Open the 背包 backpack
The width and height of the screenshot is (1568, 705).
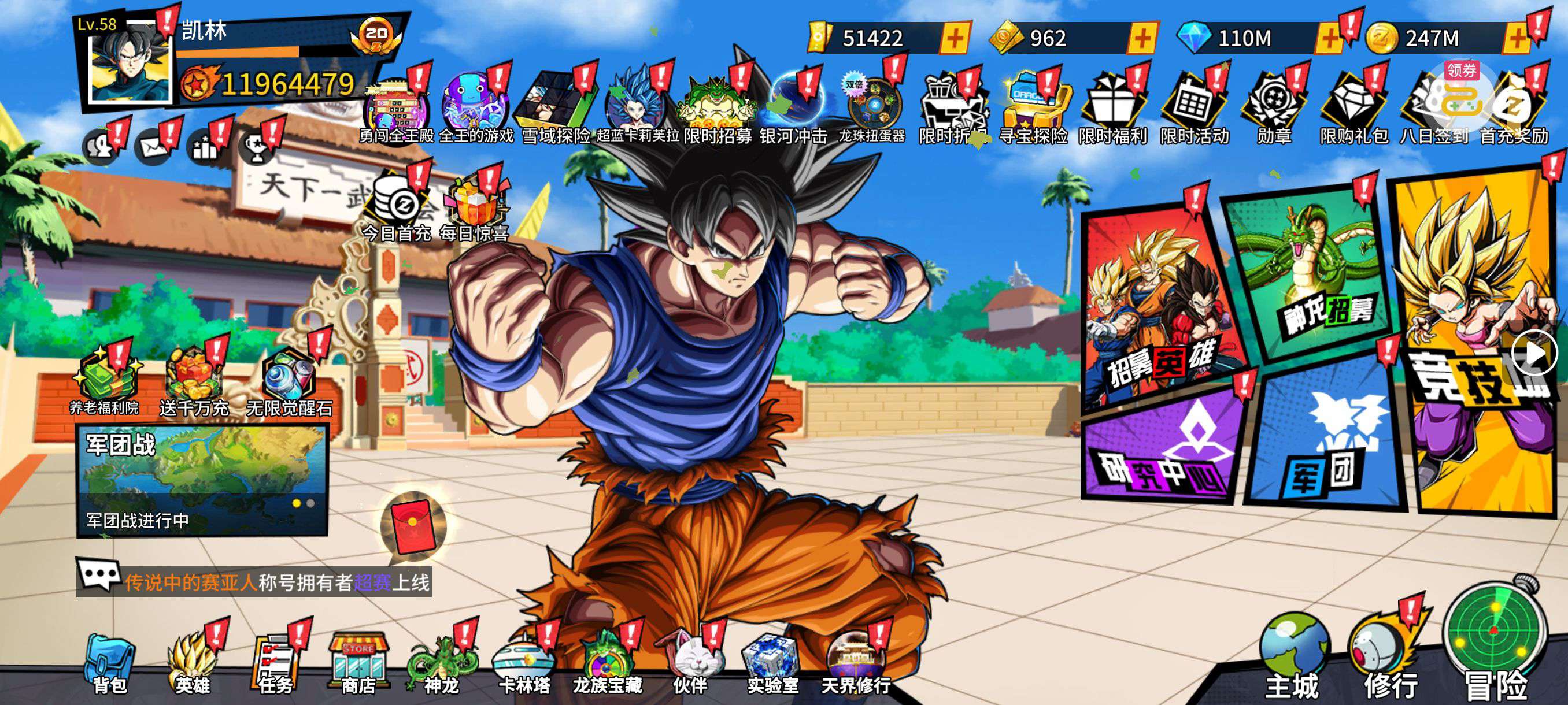pyautogui.click(x=110, y=663)
